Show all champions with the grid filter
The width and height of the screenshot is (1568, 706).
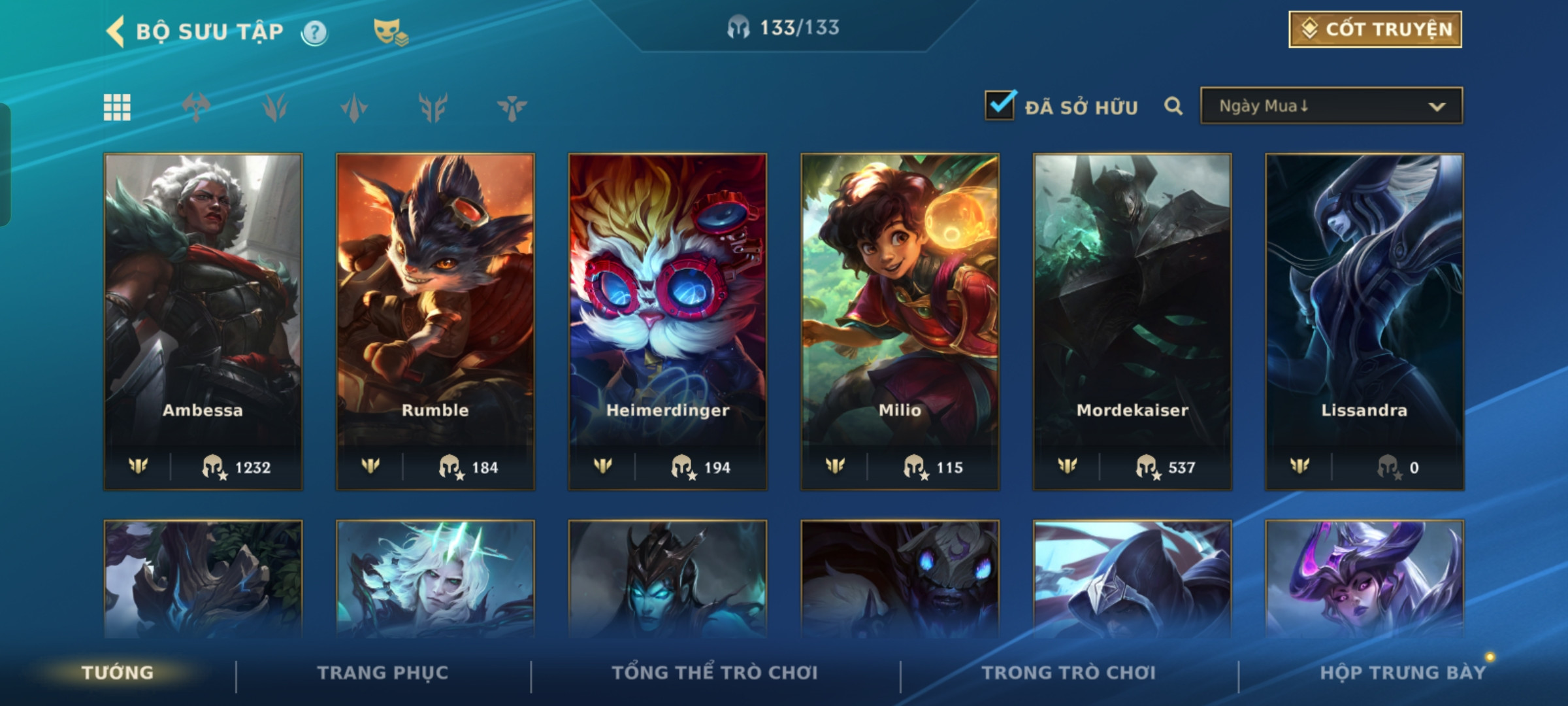[117, 107]
